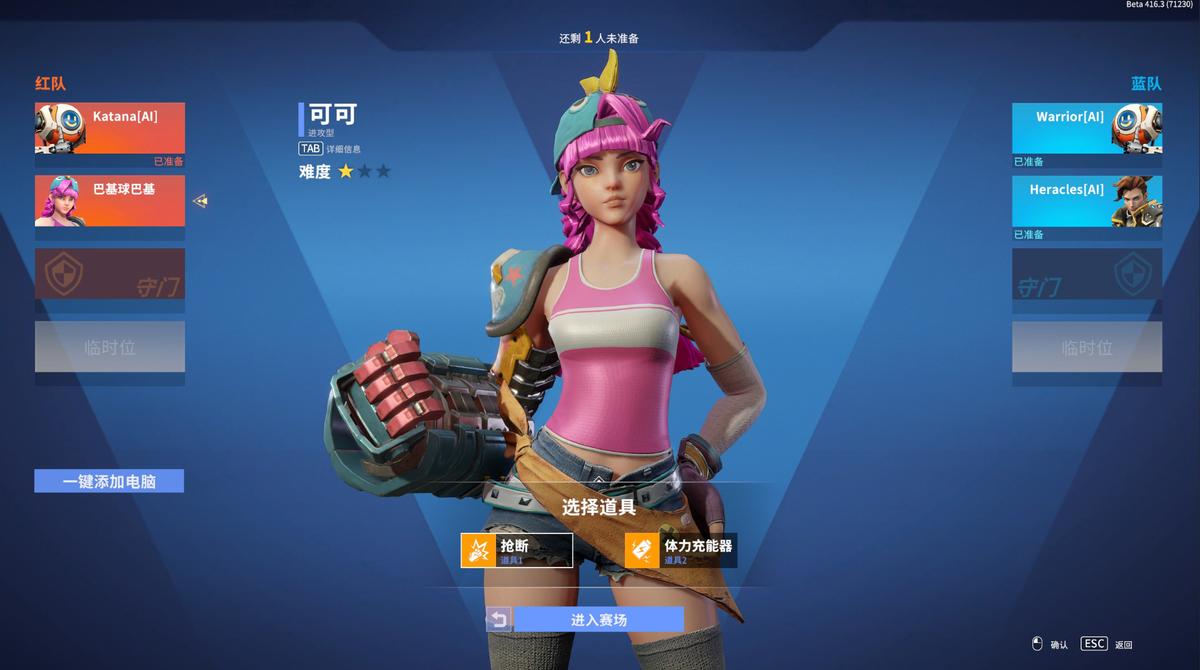
Task: Pick the red team 守门 goalkeeper slot
Action: pyautogui.click(x=110, y=274)
